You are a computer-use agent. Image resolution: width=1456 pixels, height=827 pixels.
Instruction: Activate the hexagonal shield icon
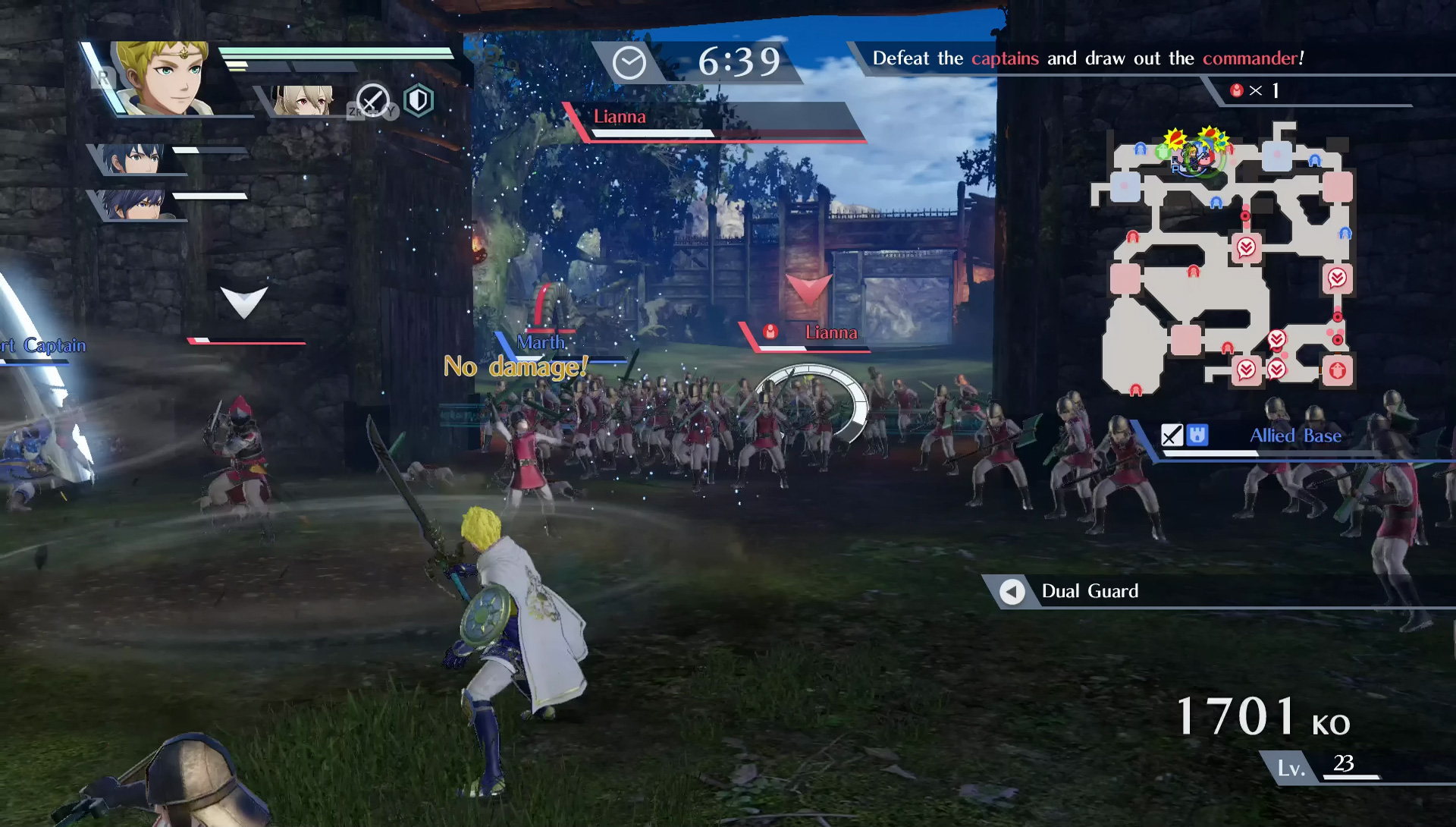point(419,100)
